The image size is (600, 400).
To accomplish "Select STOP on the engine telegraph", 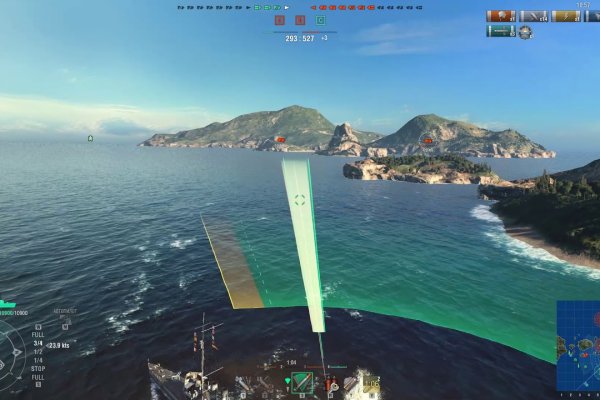I will 38,368.
